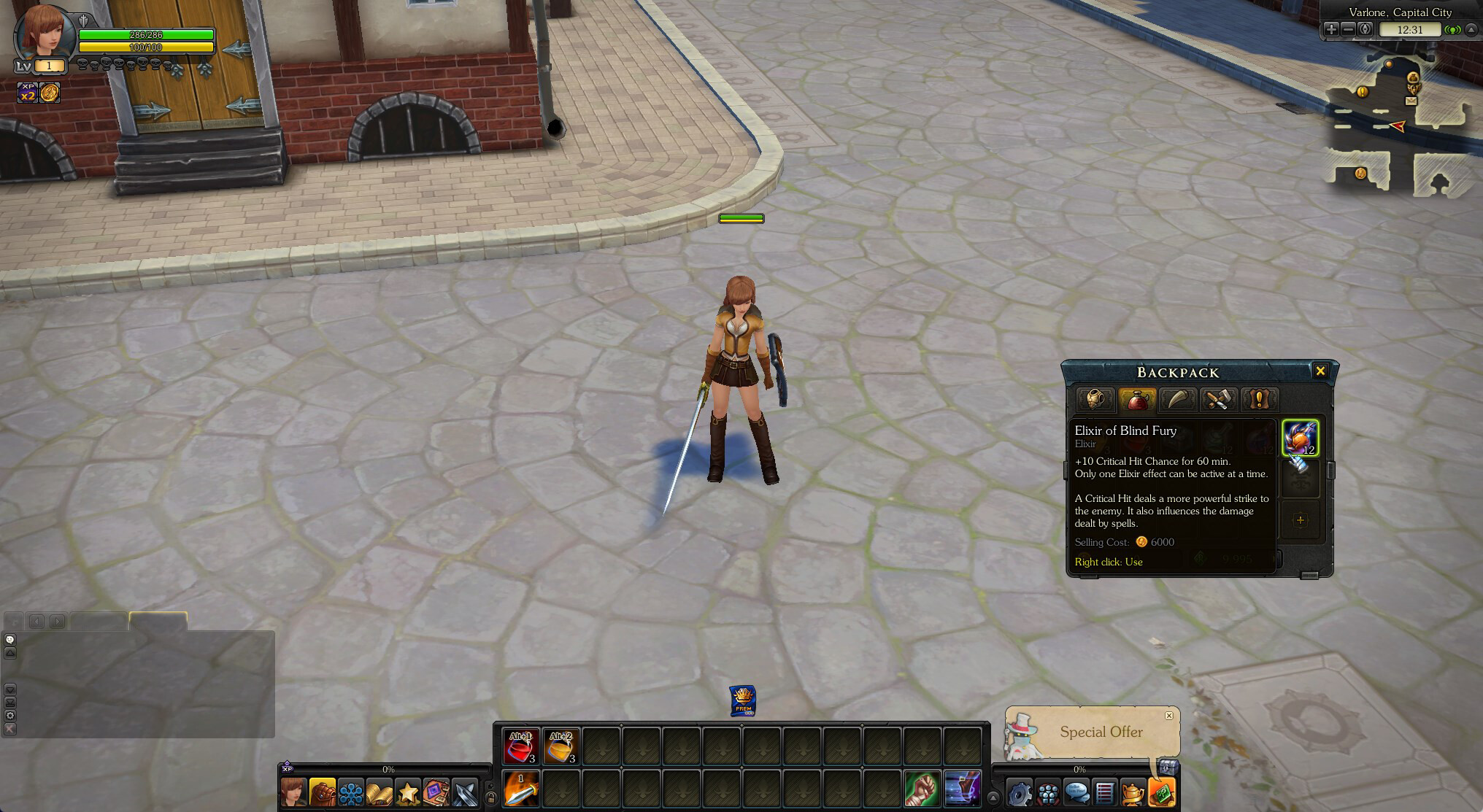Open the quest items exclamation tab in Backpack

point(1259,399)
